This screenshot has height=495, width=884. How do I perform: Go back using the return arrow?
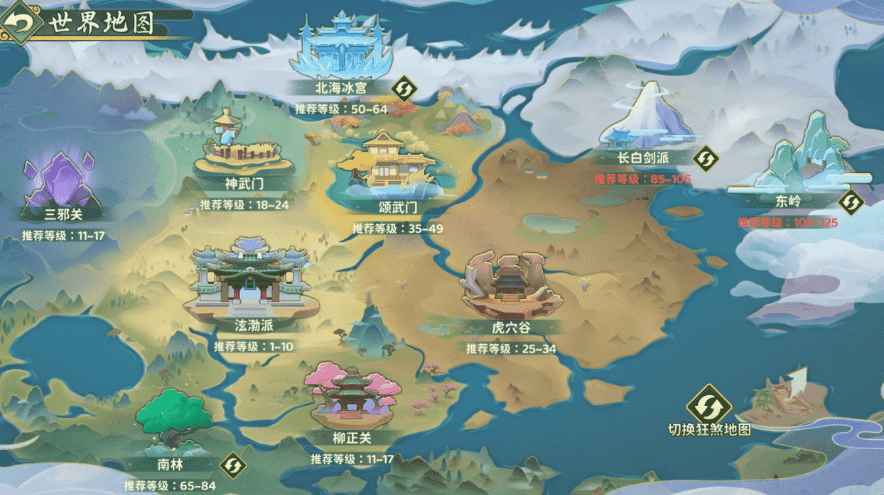[x=18, y=22]
